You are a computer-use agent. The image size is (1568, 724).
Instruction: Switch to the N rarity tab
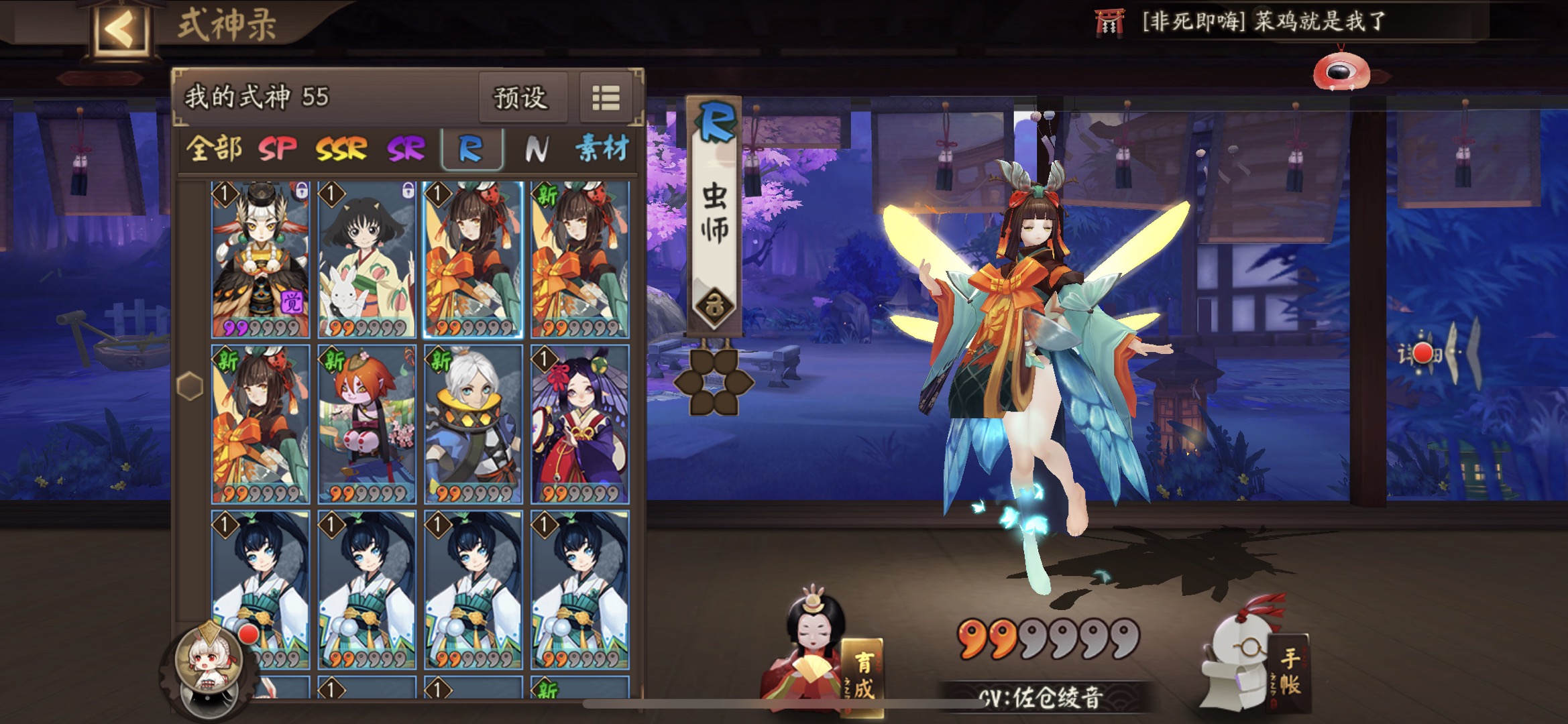[536, 149]
